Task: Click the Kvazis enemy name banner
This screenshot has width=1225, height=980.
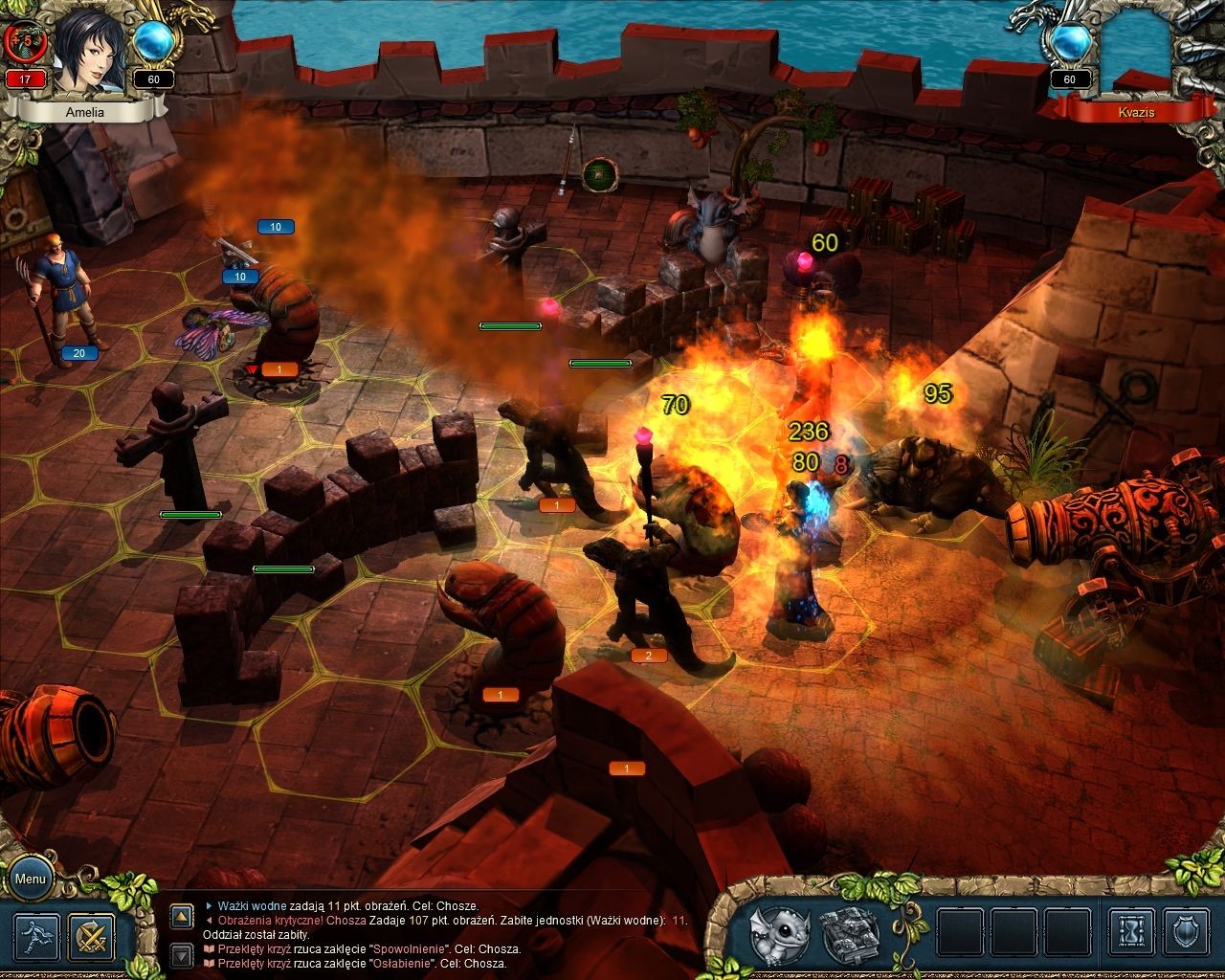Action: [x=1136, y=112]
